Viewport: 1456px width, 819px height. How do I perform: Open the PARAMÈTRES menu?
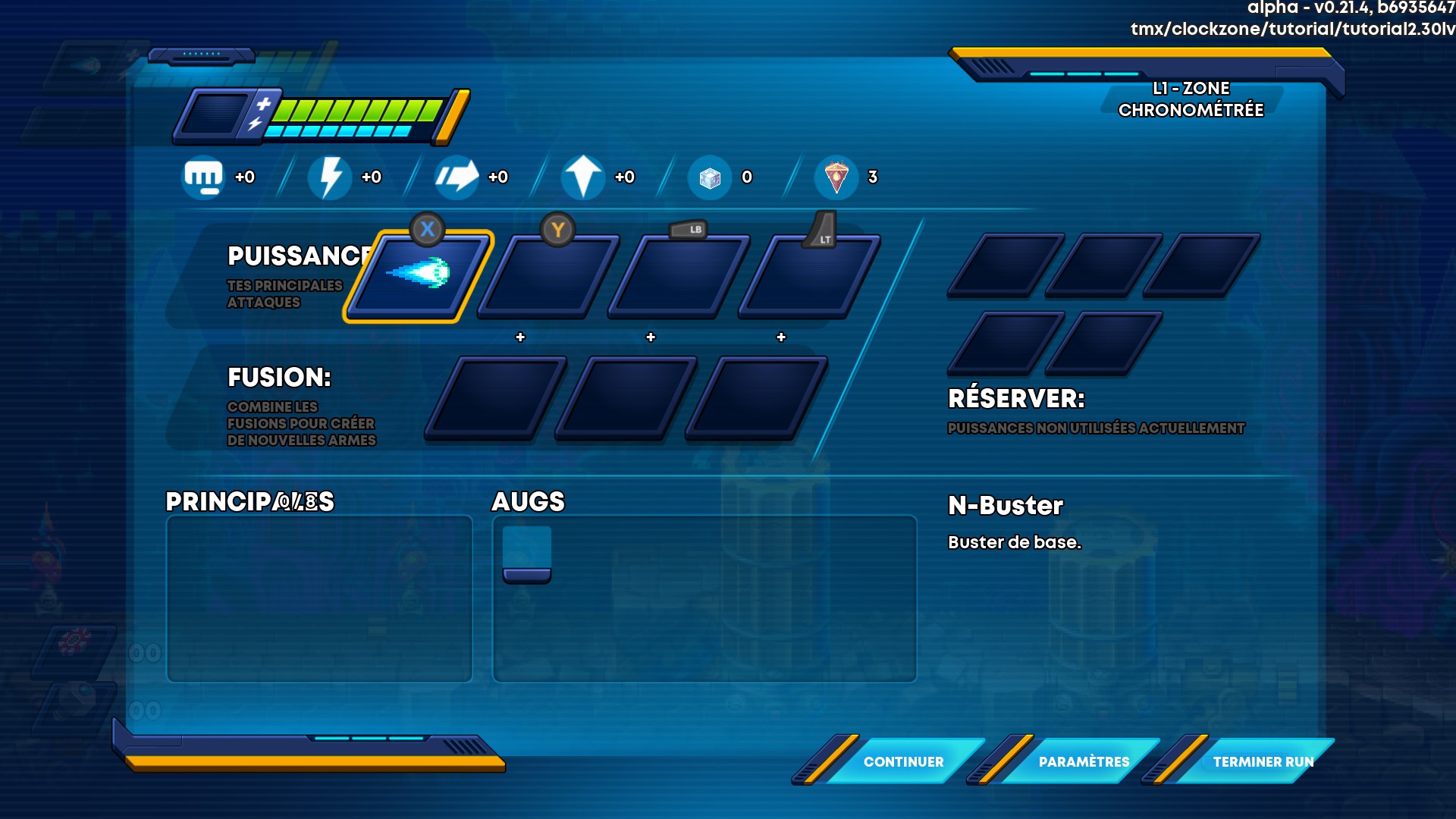coord(1083,761)
